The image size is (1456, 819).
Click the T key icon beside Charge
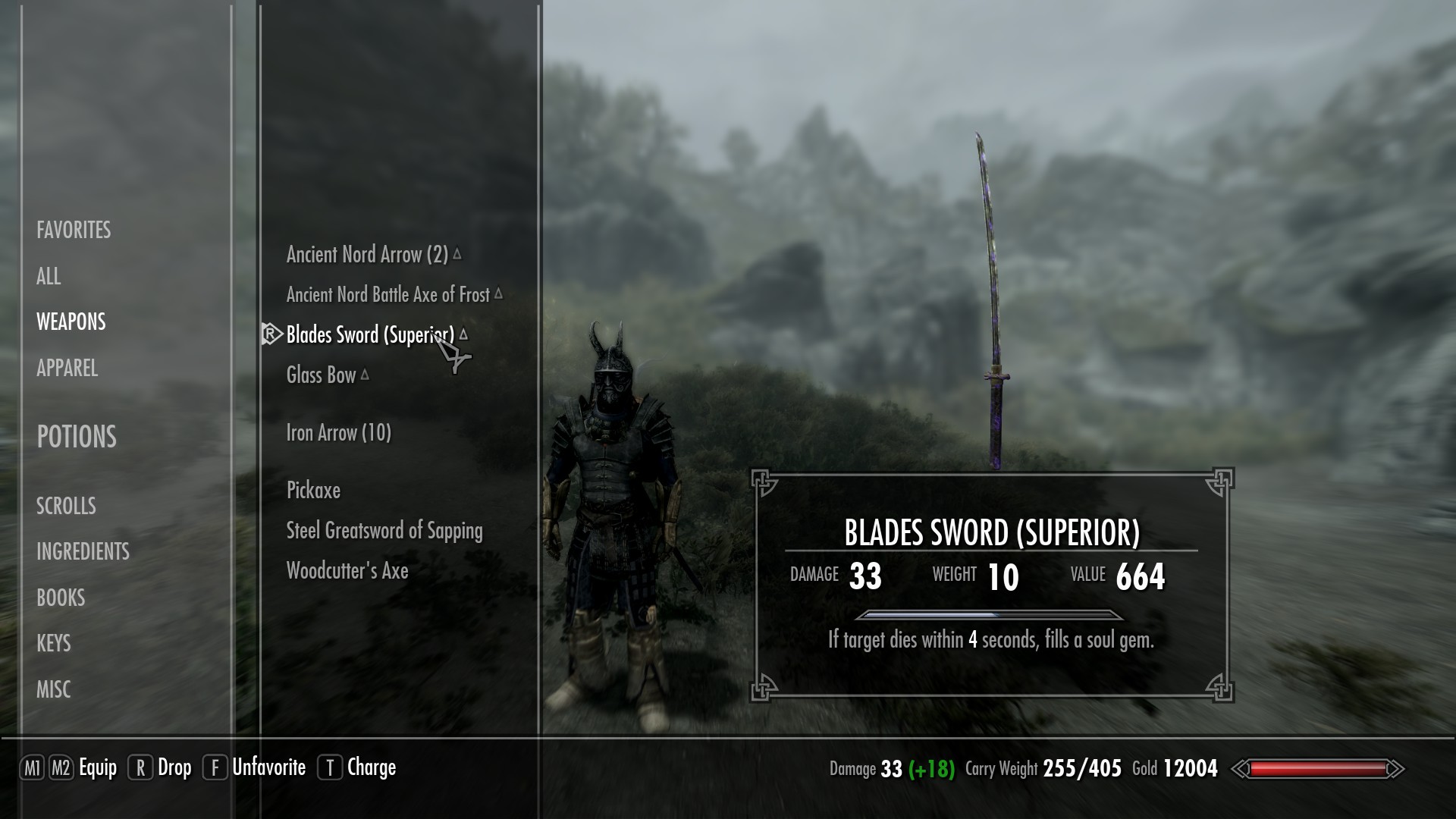pos(332,767)
